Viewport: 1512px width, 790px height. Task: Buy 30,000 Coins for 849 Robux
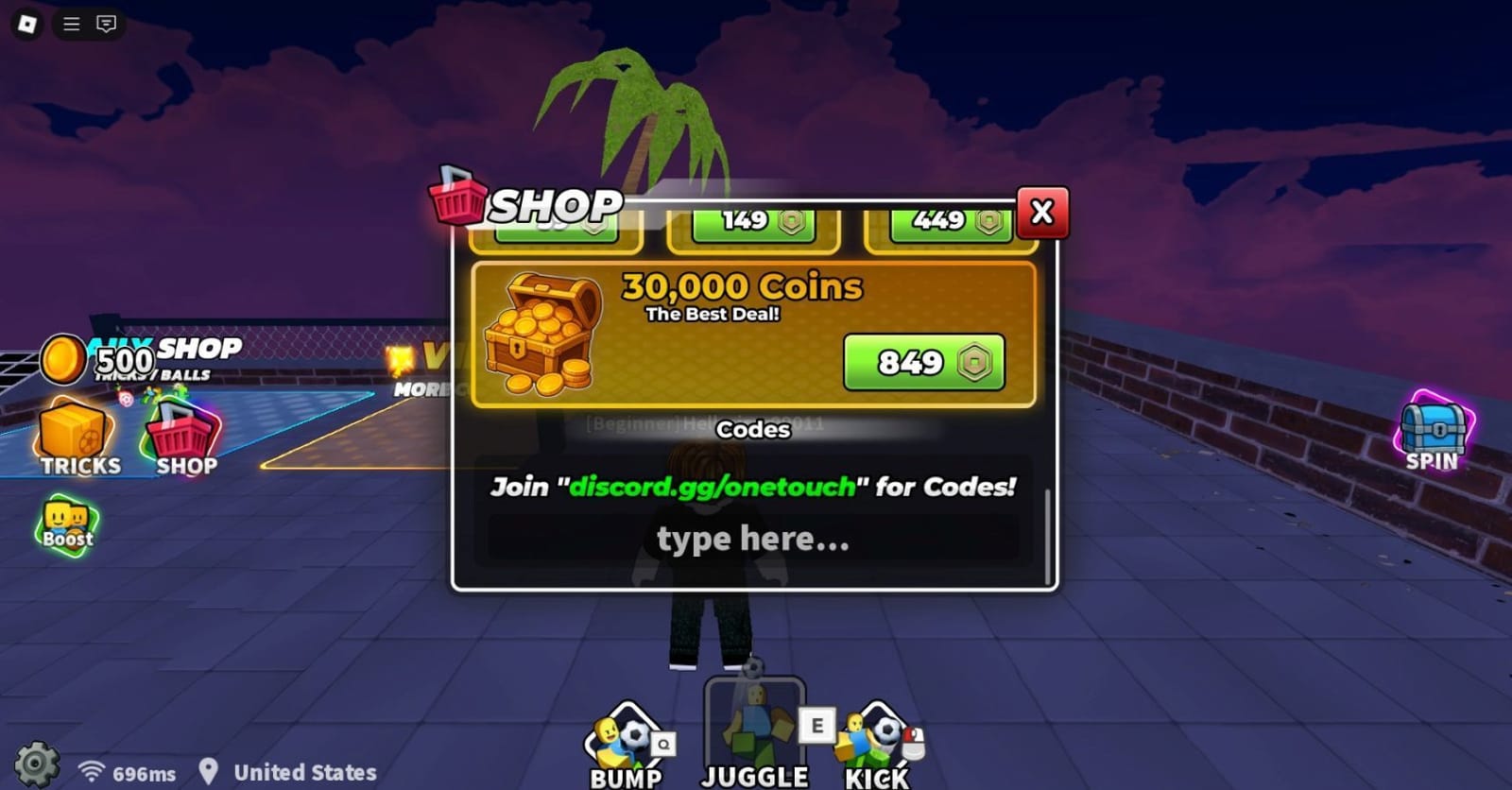click(x=923, y=362)
